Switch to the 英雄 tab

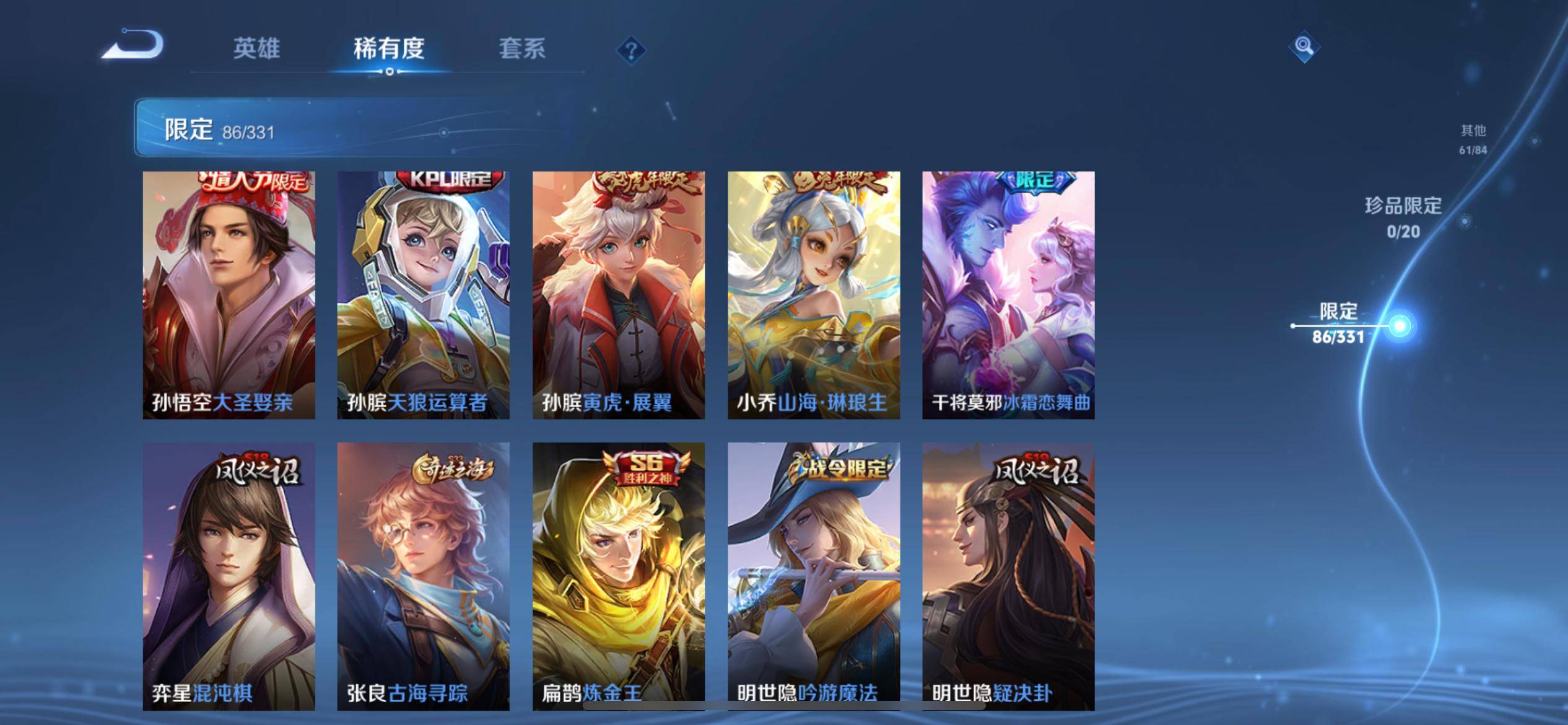coord(258,50)
